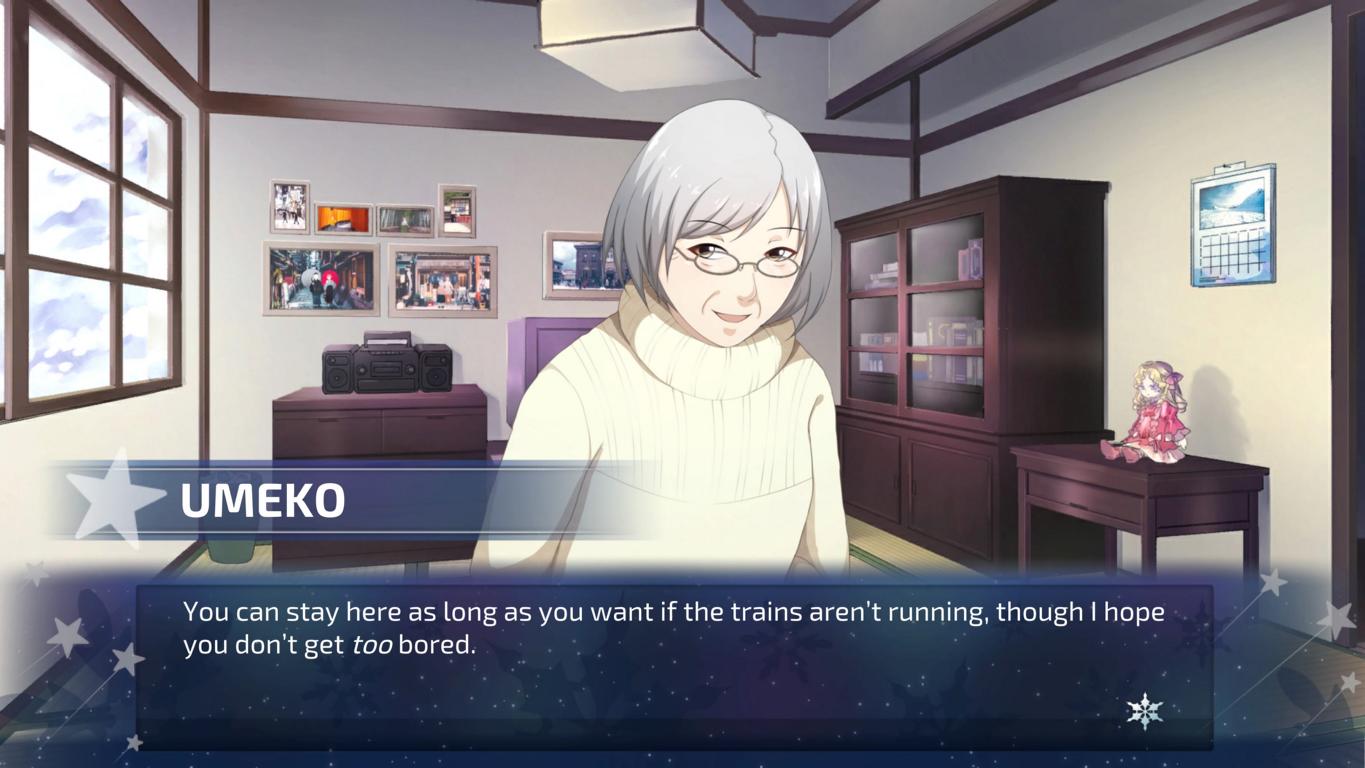
Task: Advance Umeko's dialogue text box
Action: (674, 664)
